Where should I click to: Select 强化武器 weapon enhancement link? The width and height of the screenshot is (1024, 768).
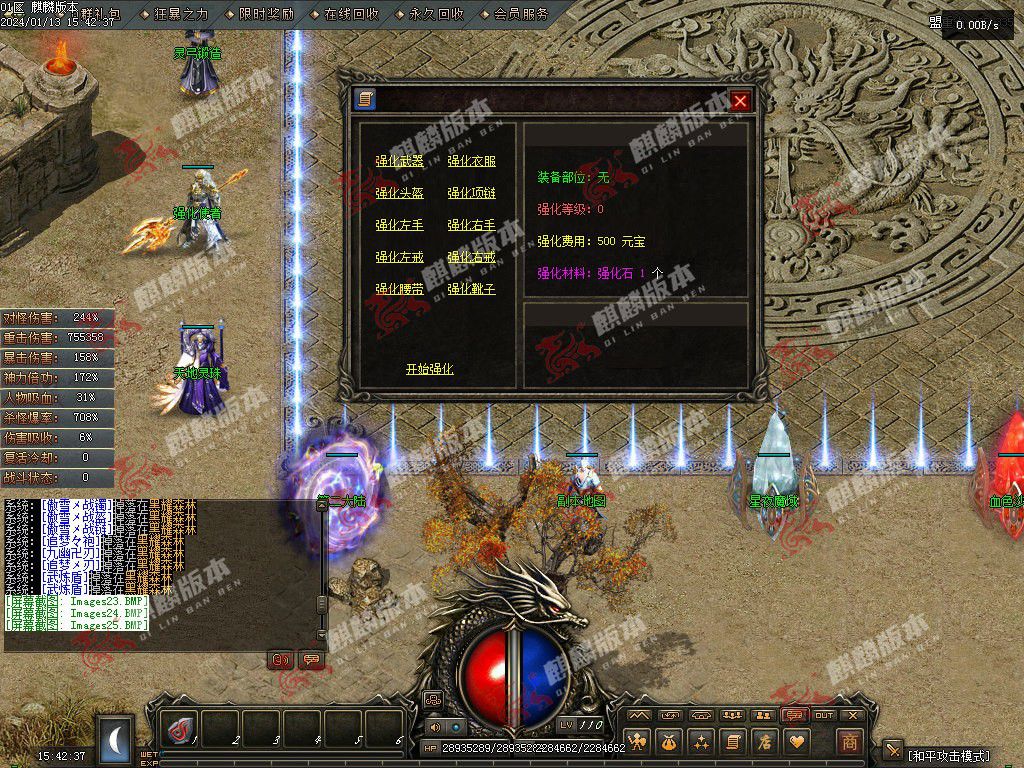399,161
